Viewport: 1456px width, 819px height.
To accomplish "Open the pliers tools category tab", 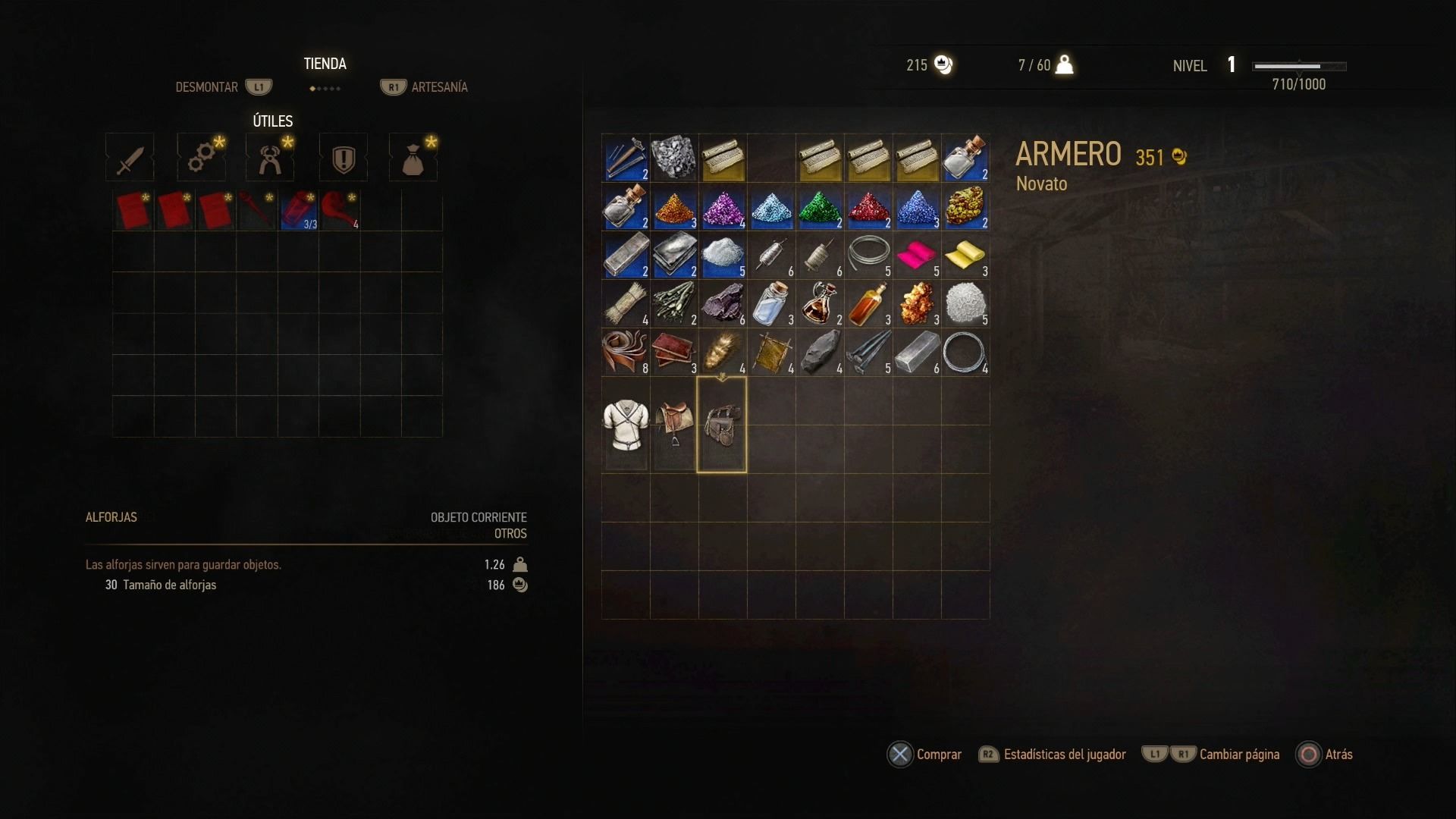I will (270, 158).
